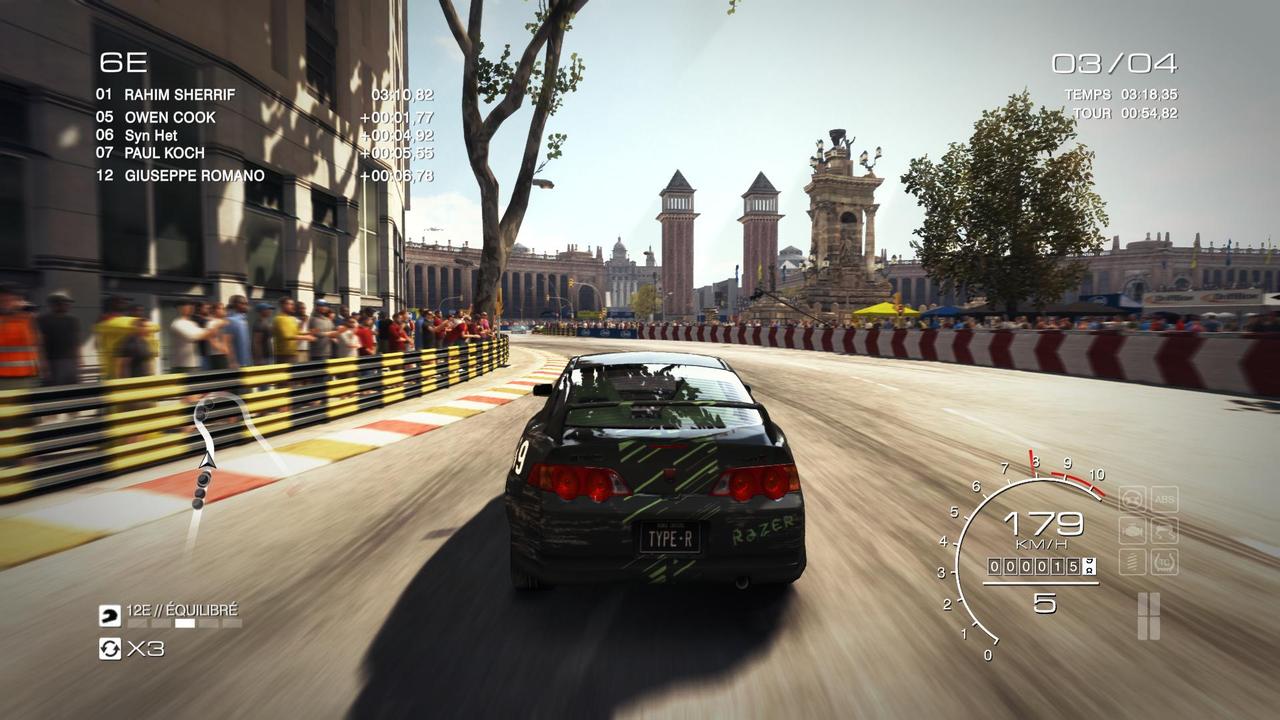Screen dimensions: 1280x720
Task: Select the teammate helmet icon
Action: tap(109, 616)
